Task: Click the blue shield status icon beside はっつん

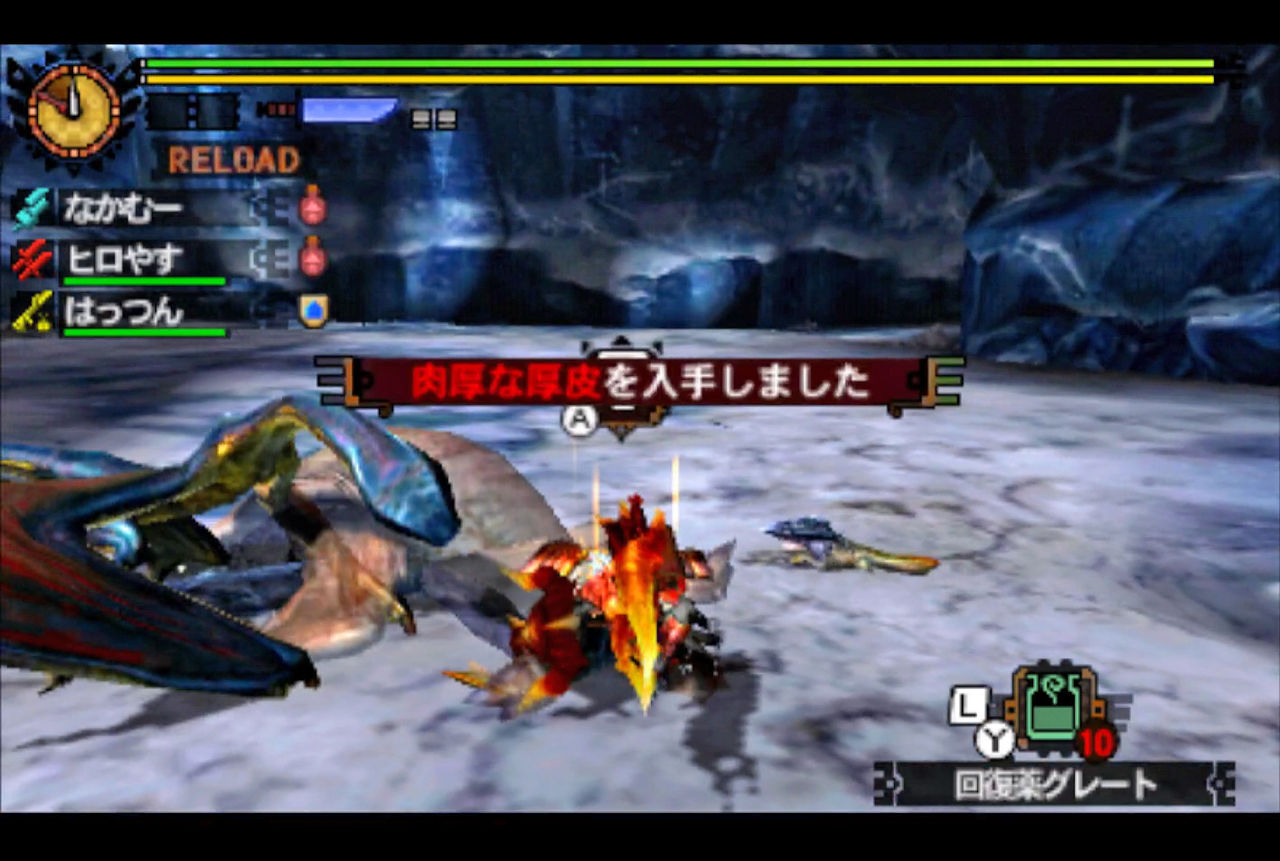Action: point(311,311)
